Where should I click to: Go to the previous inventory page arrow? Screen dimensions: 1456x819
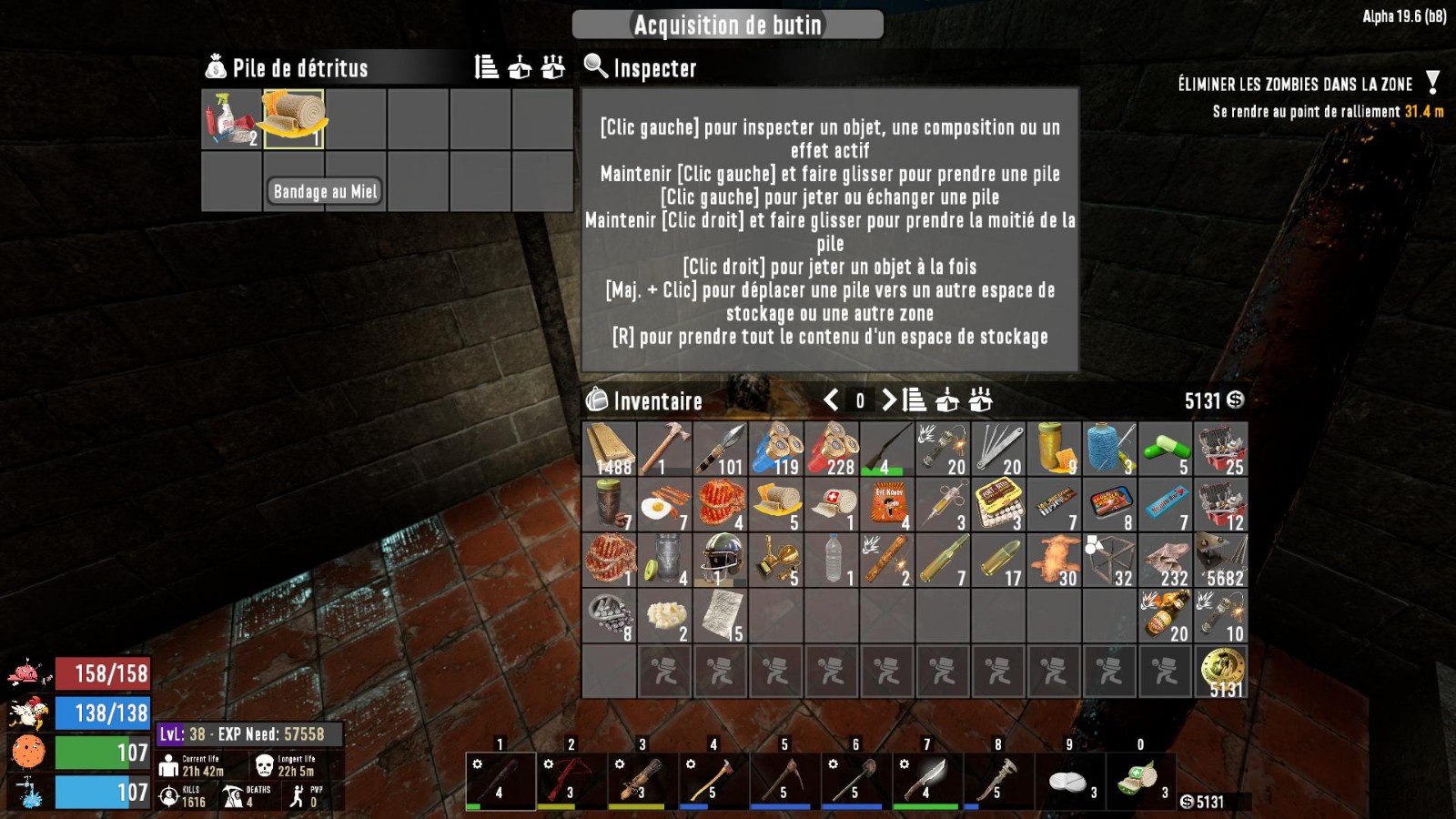click(831, 400)
